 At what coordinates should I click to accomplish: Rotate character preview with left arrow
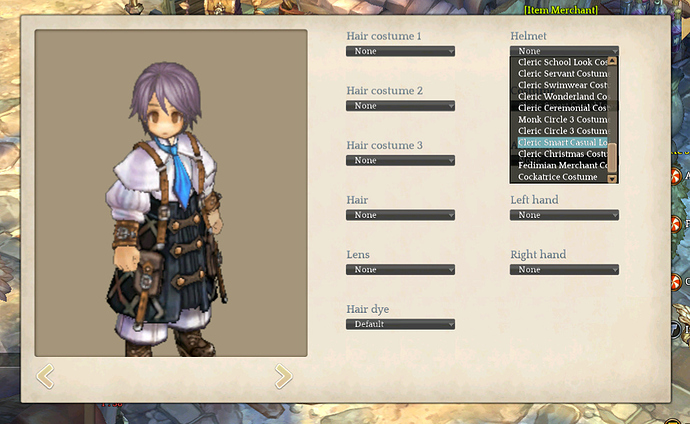pos(45,376)
